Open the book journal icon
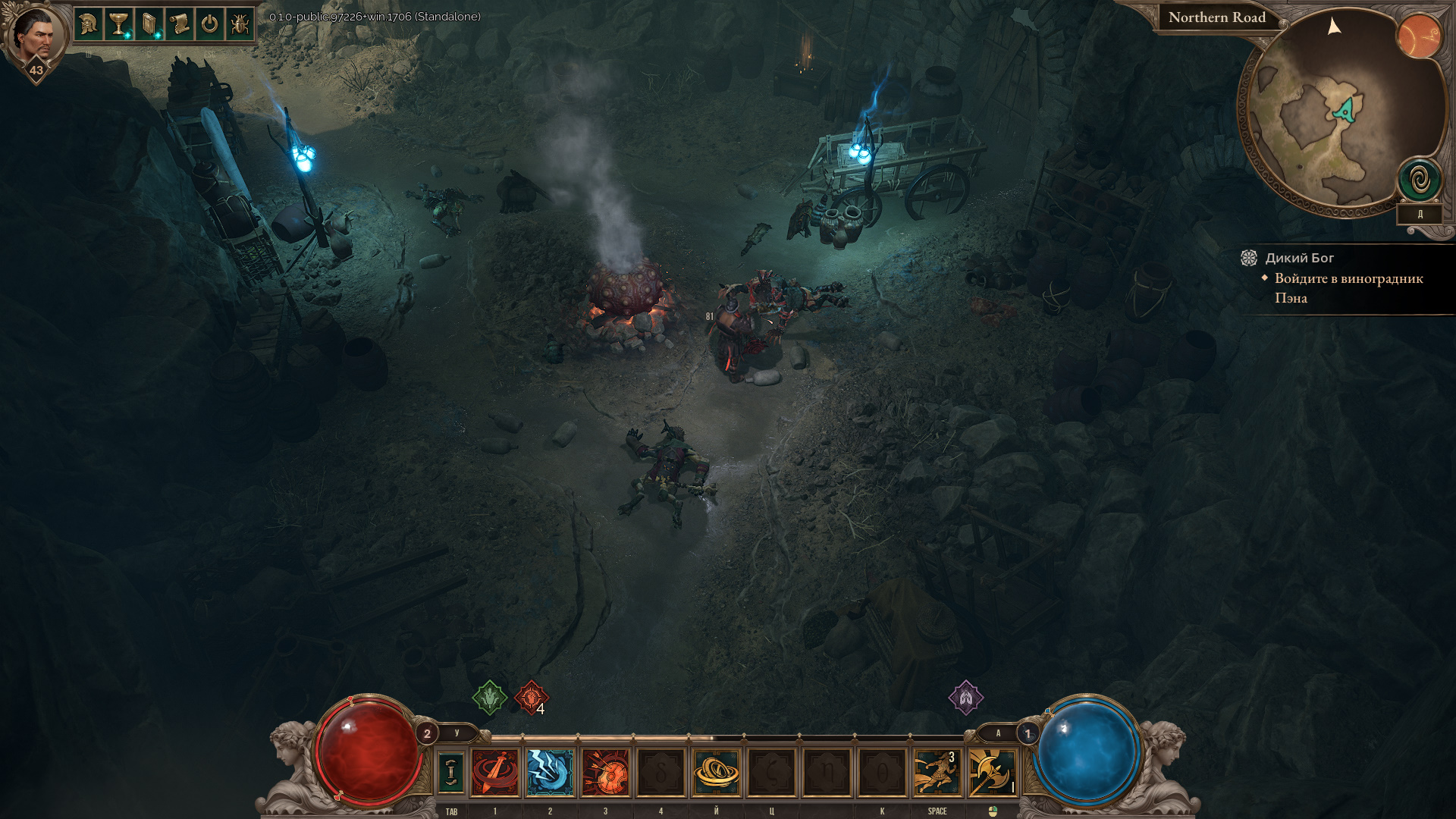This screenshot has height=819, width=1456. tap(149, 24)
